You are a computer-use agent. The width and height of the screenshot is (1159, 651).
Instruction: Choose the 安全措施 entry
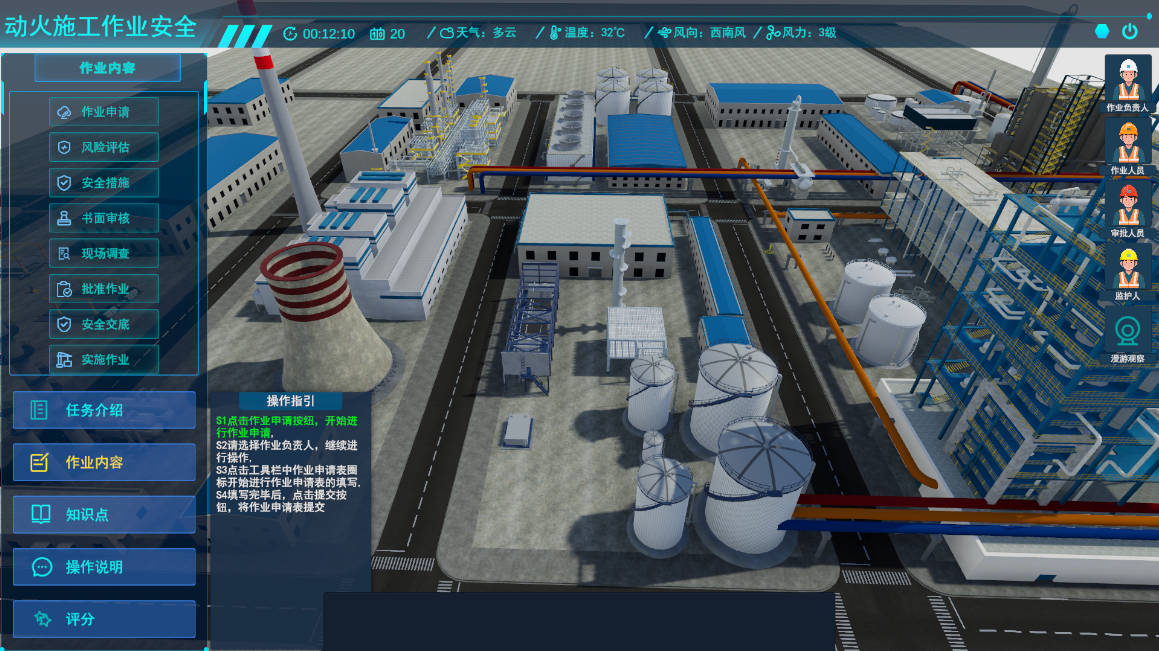coord(104,183)
